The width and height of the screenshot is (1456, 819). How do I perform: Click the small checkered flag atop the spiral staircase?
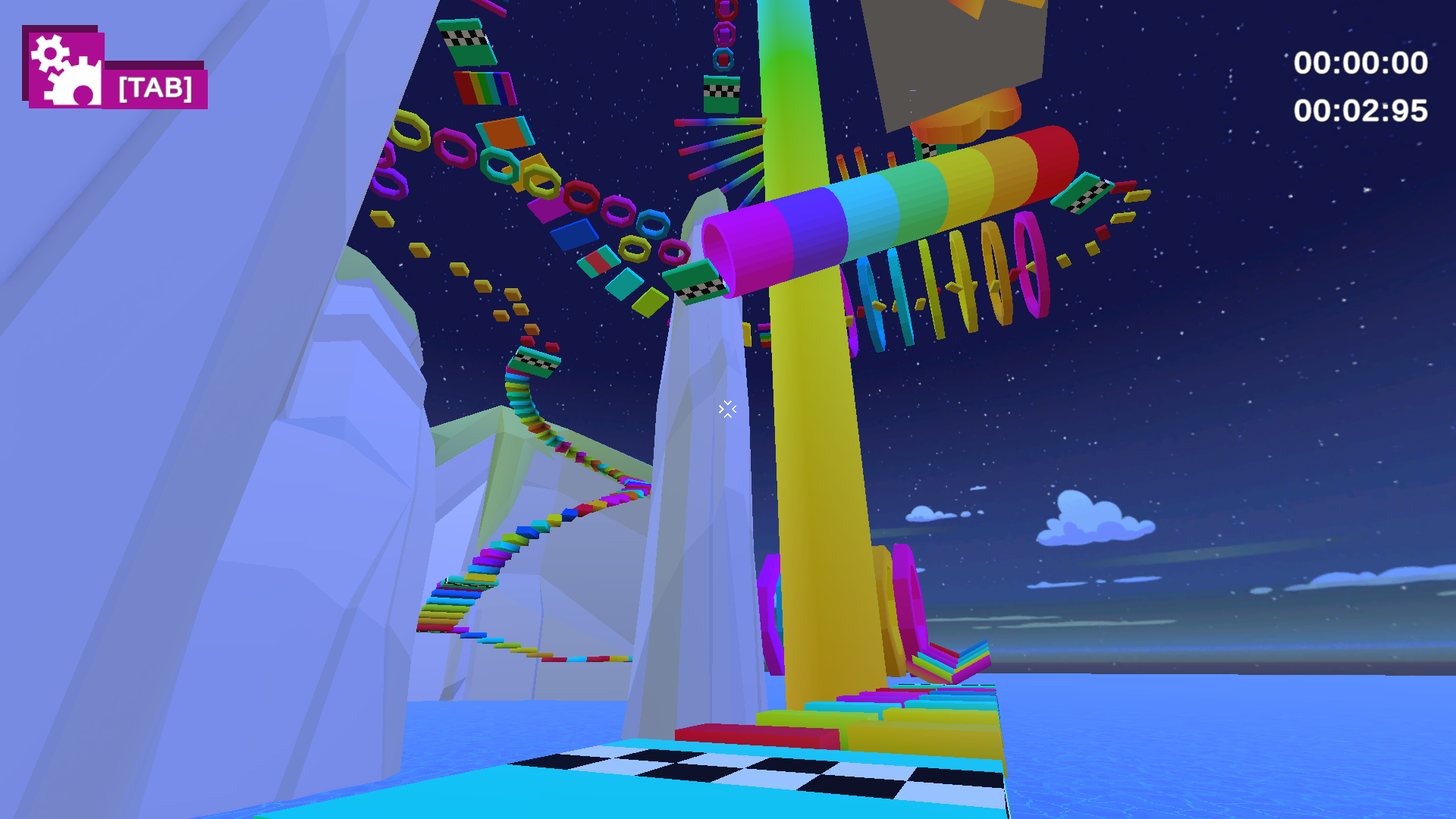point(536,362)
